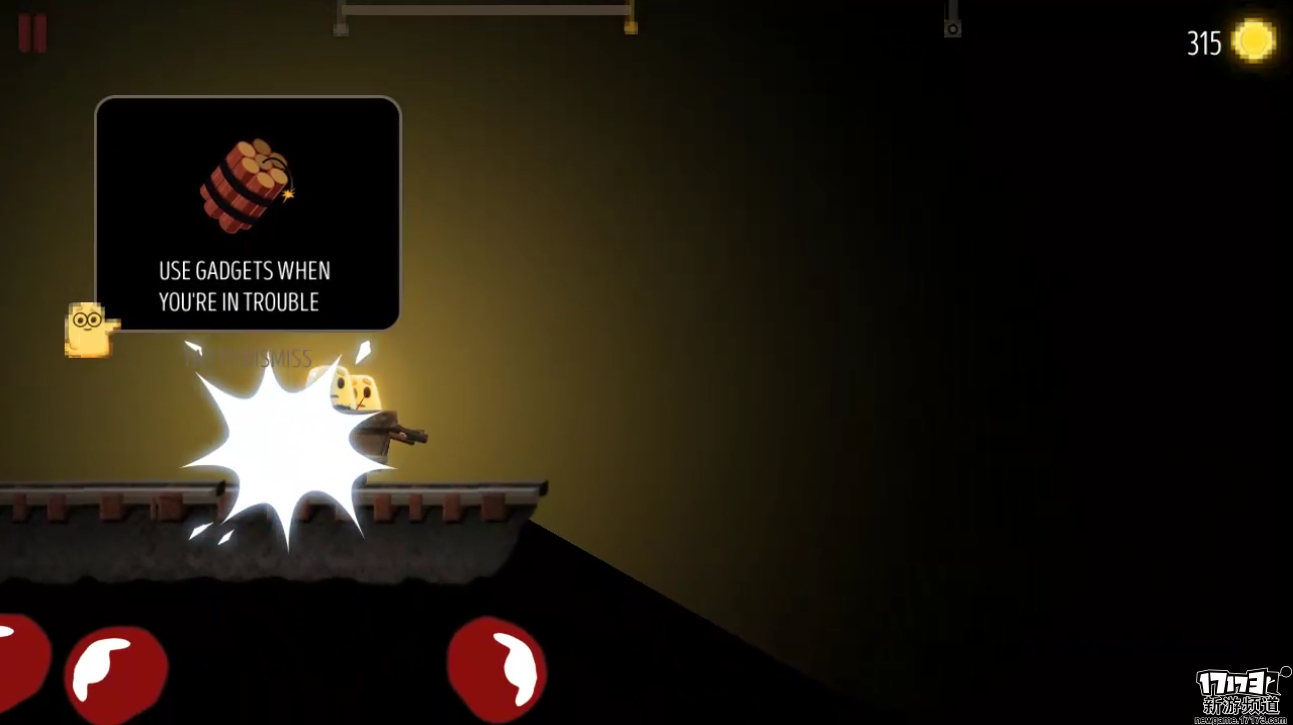
Task: Tap the right-hand red round control button
Action: [x=496, y=670]
